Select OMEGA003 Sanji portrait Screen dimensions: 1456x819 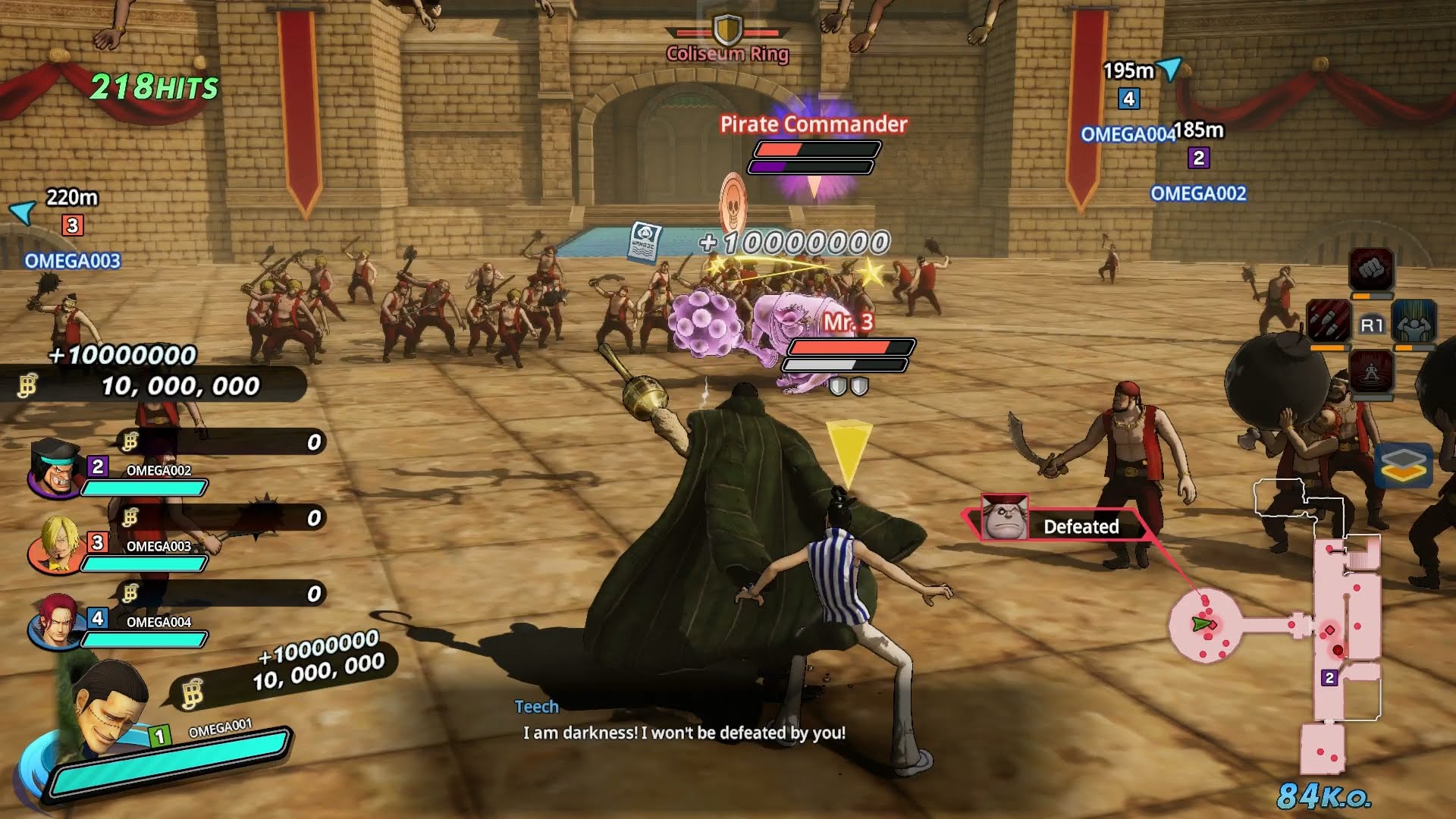pos(55,543)
